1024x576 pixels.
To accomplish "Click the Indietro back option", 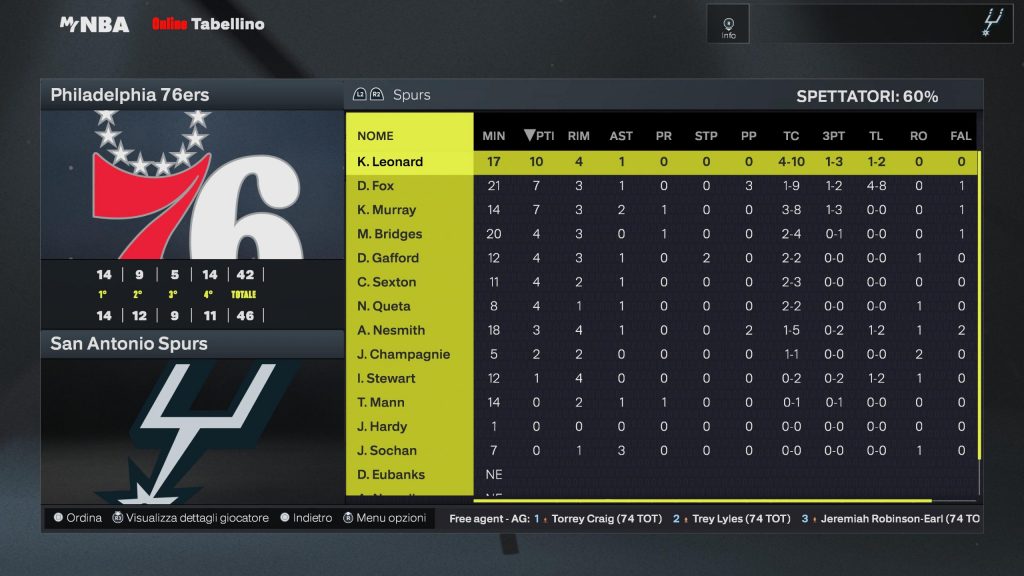I will [x=306, y=518].
